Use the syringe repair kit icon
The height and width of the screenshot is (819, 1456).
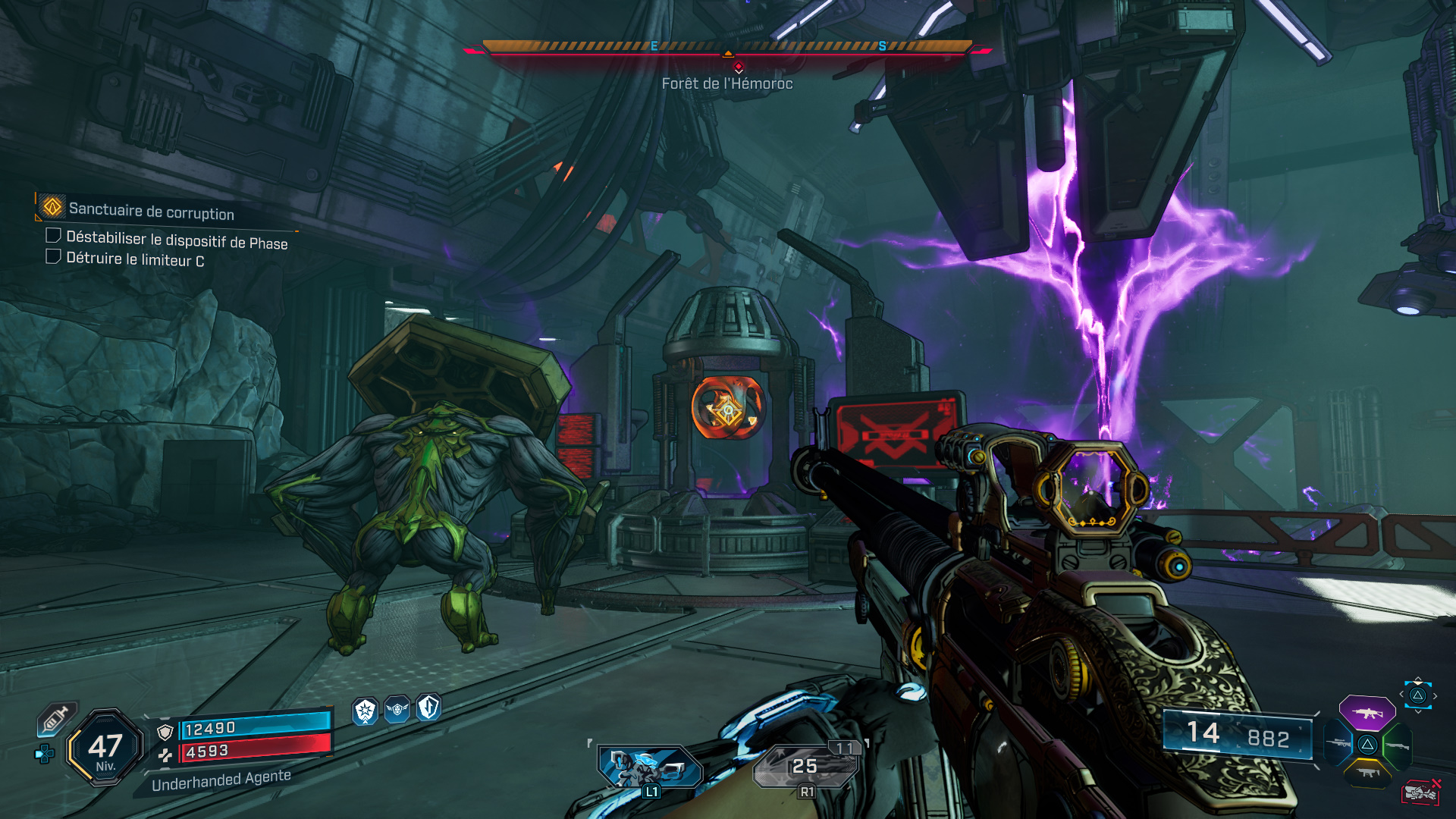coord(56,719)
